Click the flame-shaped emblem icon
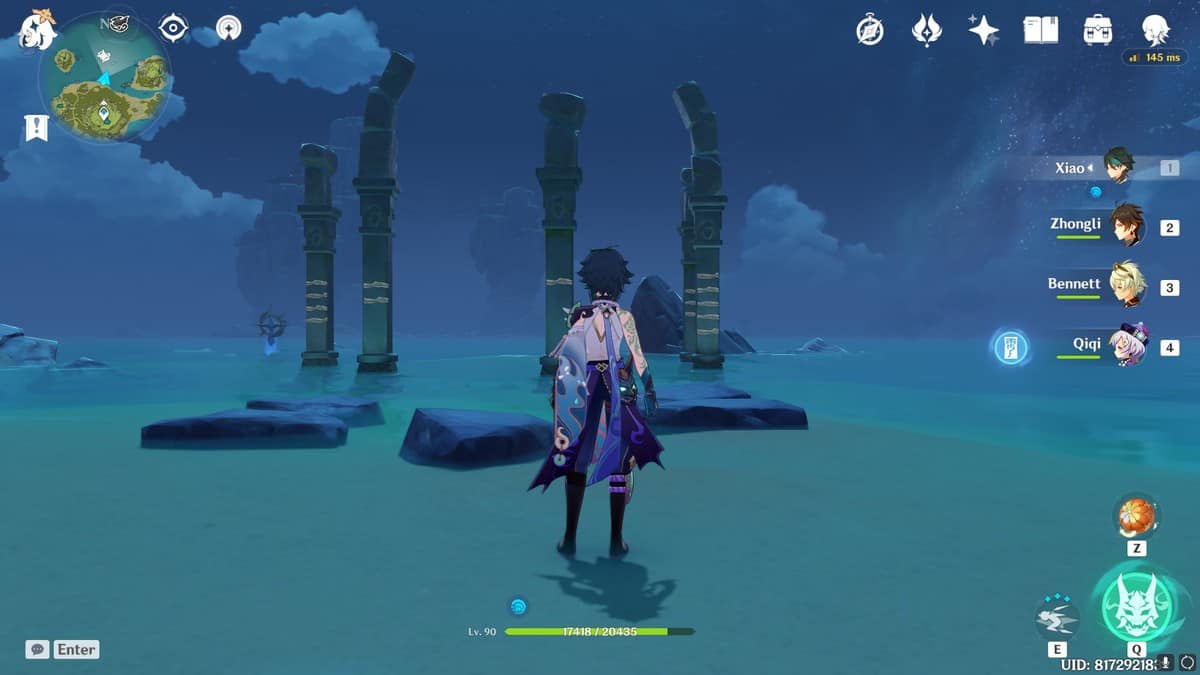1200x675 pixels. (x=927, y=30)
